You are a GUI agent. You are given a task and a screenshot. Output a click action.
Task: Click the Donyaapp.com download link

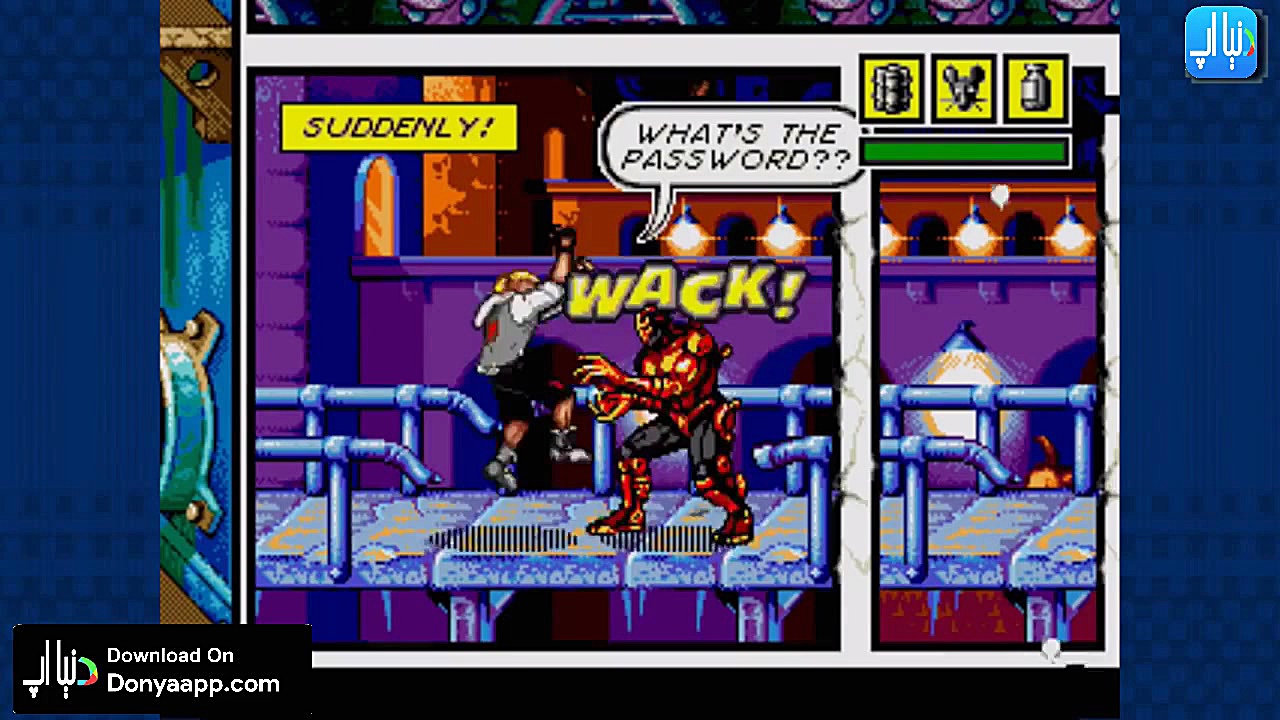click(193, 685)
